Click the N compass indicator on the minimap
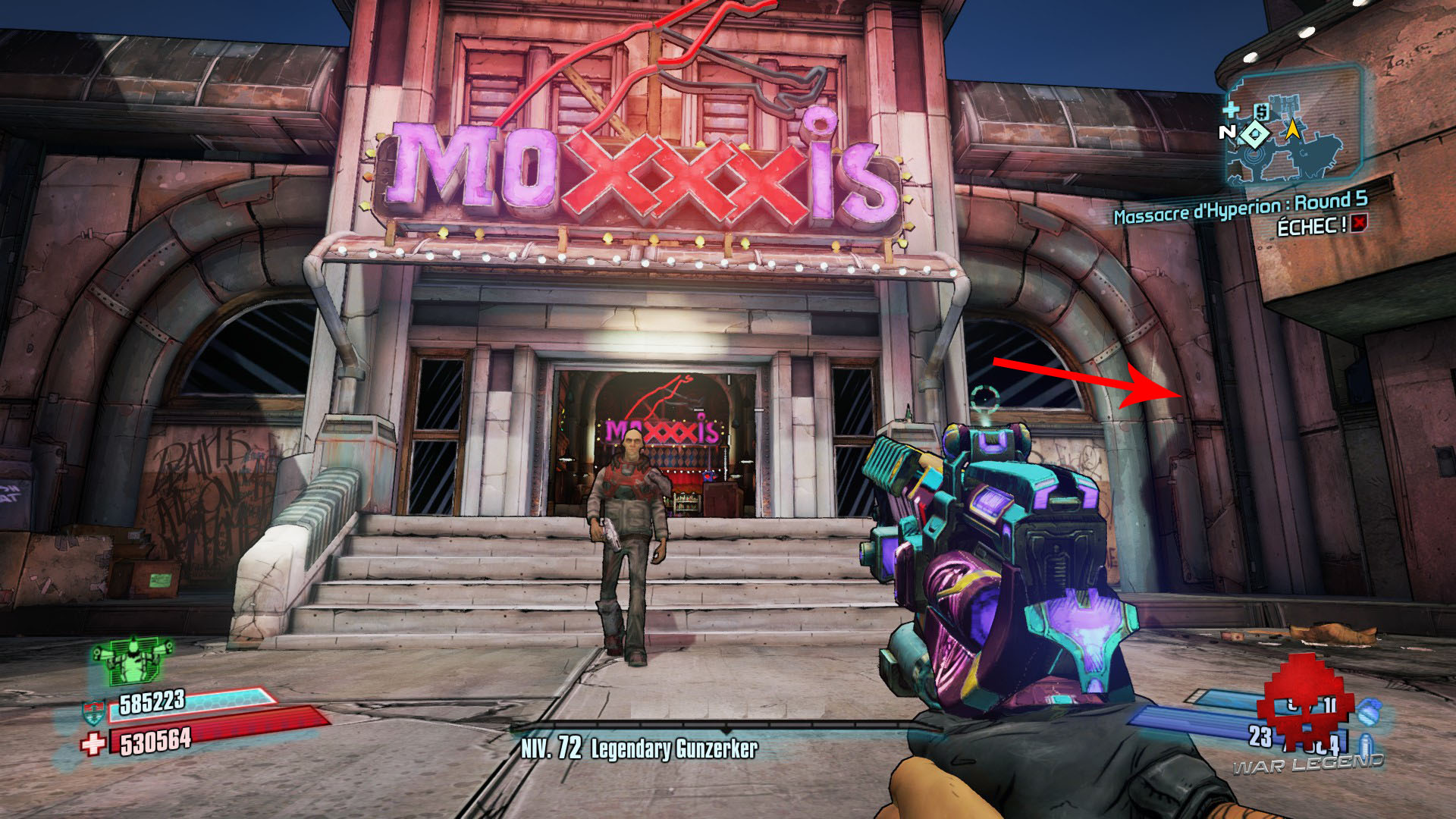This screenshot has width=1456, height=819. (1228, 131)
